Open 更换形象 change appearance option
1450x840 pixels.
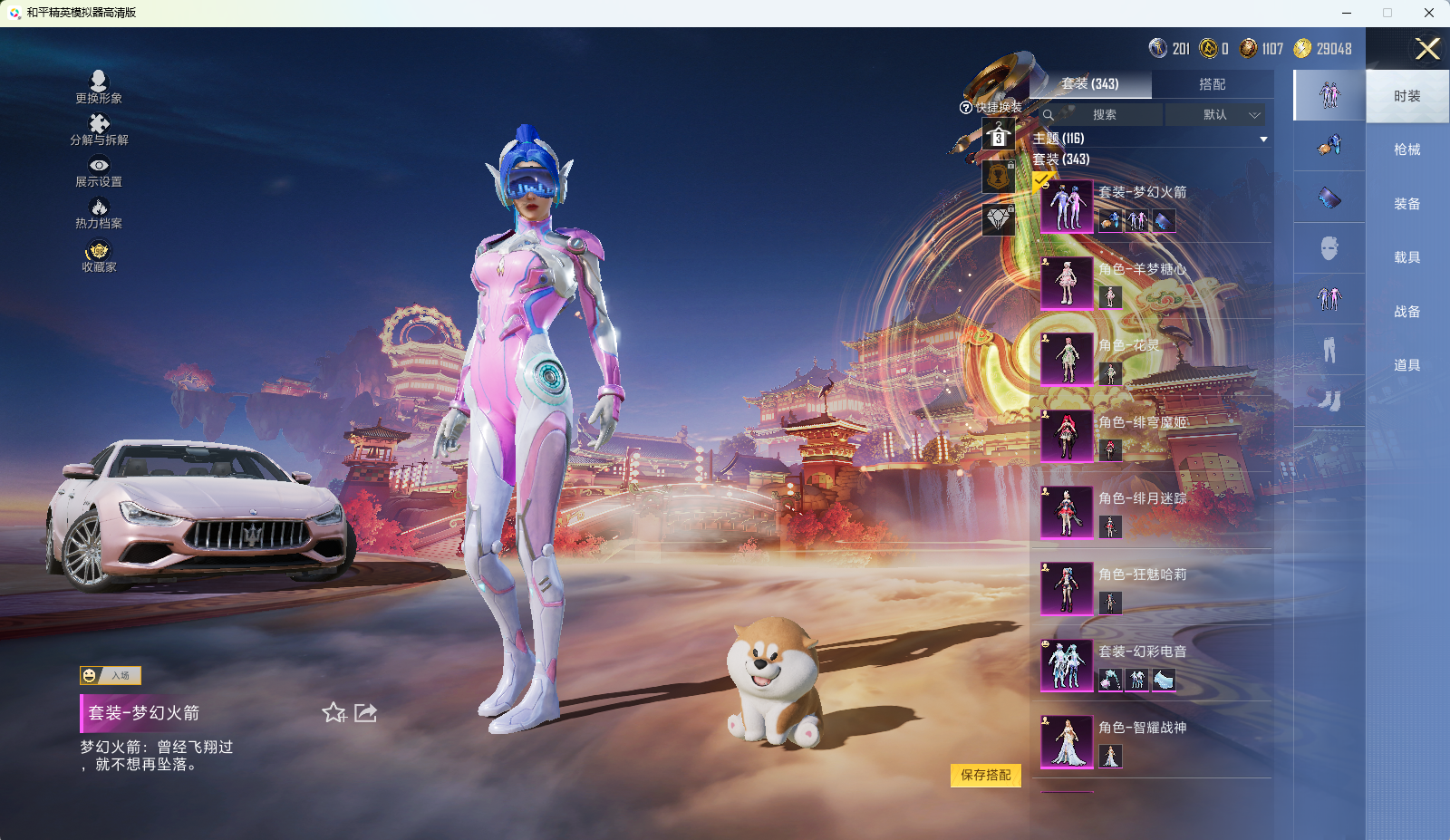click(x=99, y=87)
